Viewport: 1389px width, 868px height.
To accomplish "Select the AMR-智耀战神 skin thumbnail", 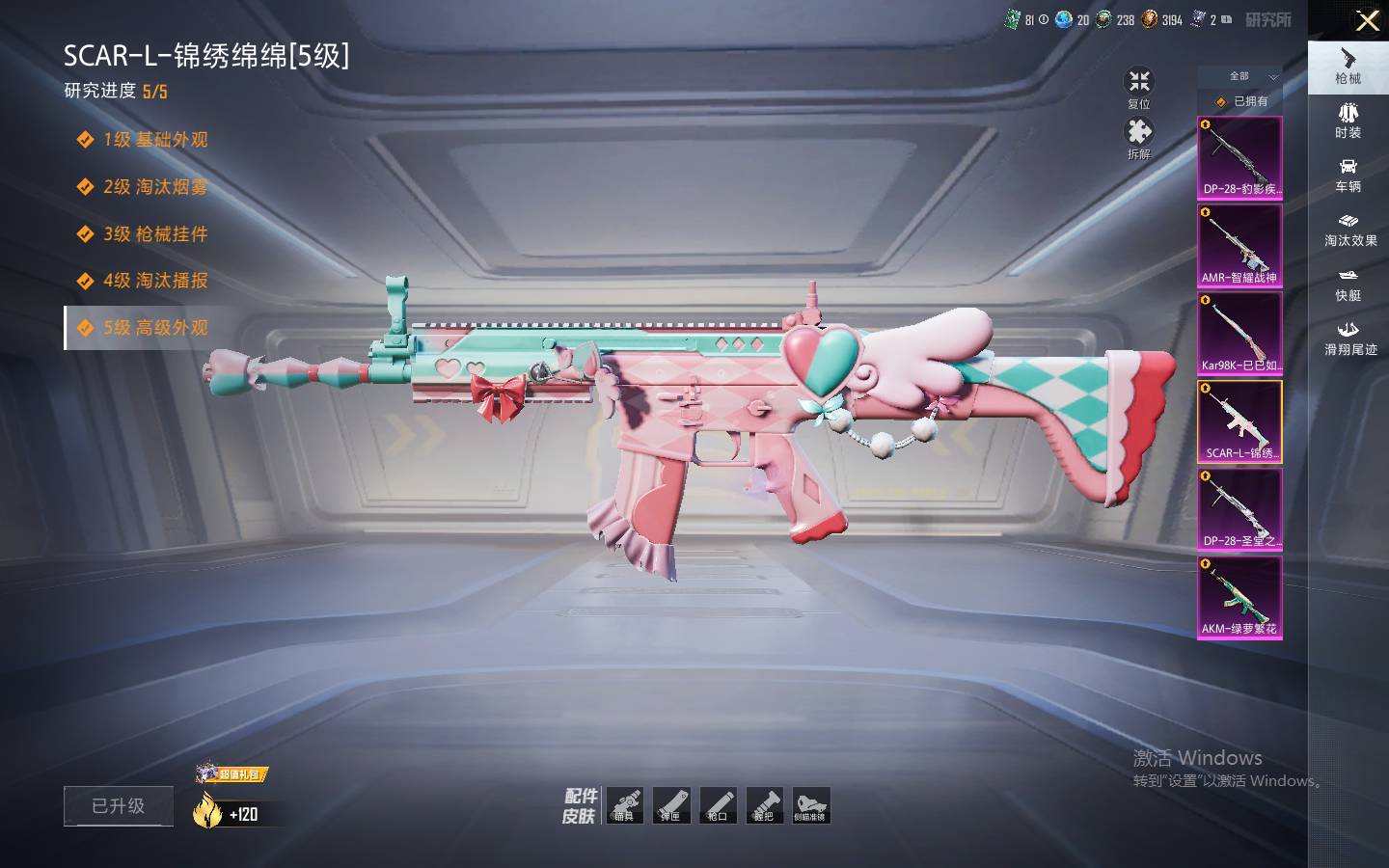I will point(1239,245).
